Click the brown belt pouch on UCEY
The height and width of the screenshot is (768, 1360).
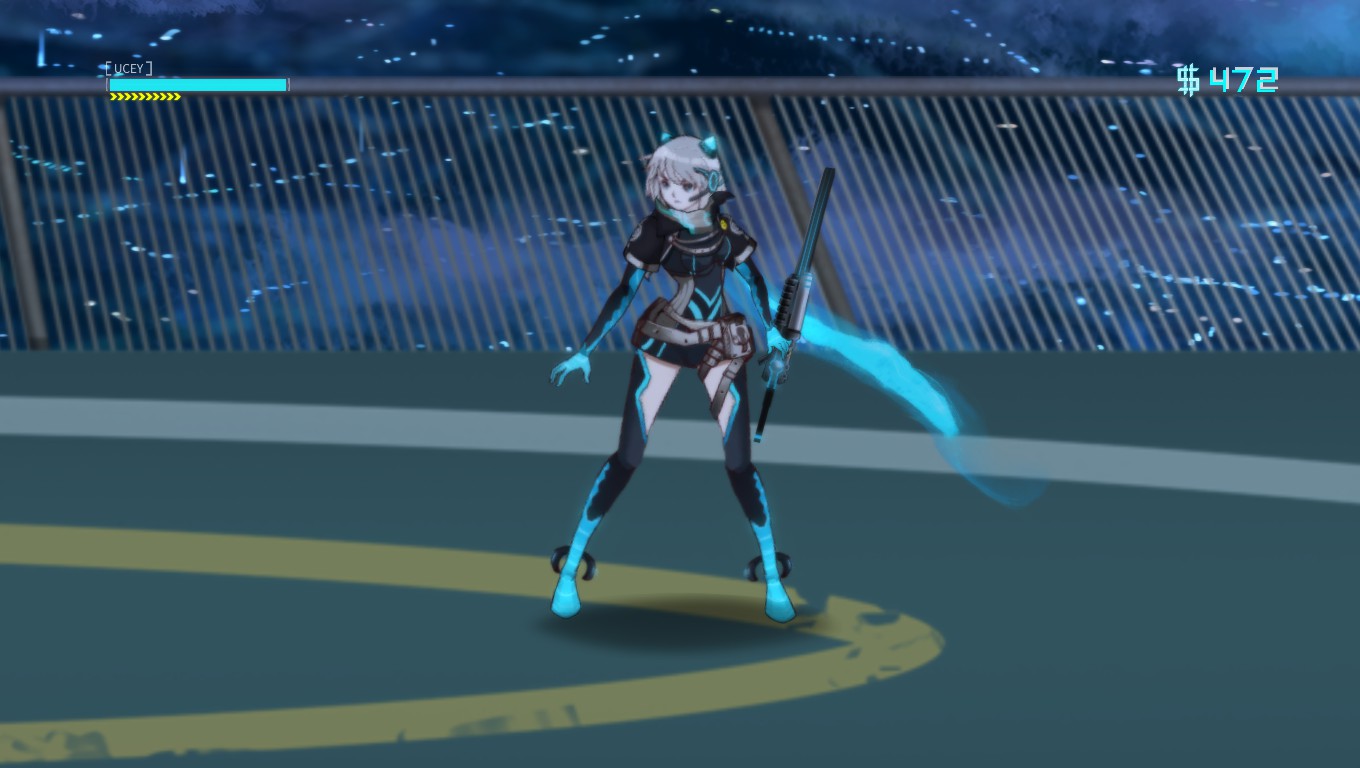737,335
